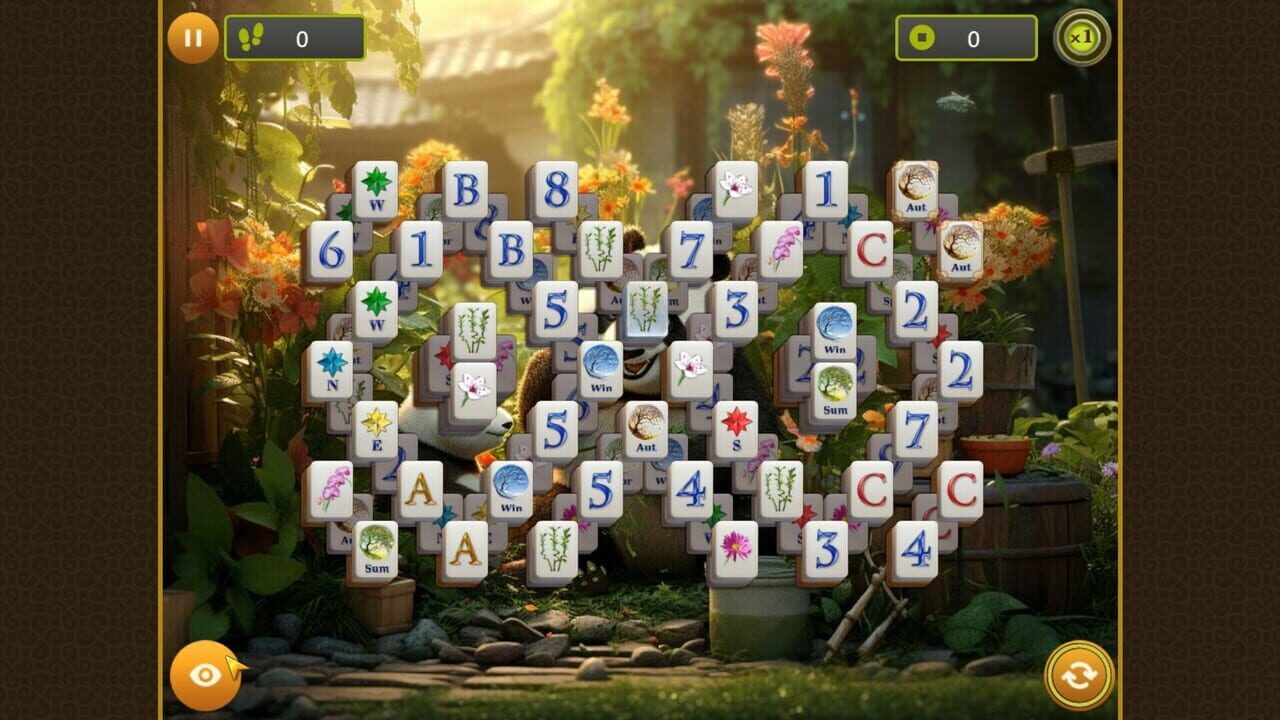Click the footsteps move counter
Screen dimensions: 1280x720
point(290,38)
